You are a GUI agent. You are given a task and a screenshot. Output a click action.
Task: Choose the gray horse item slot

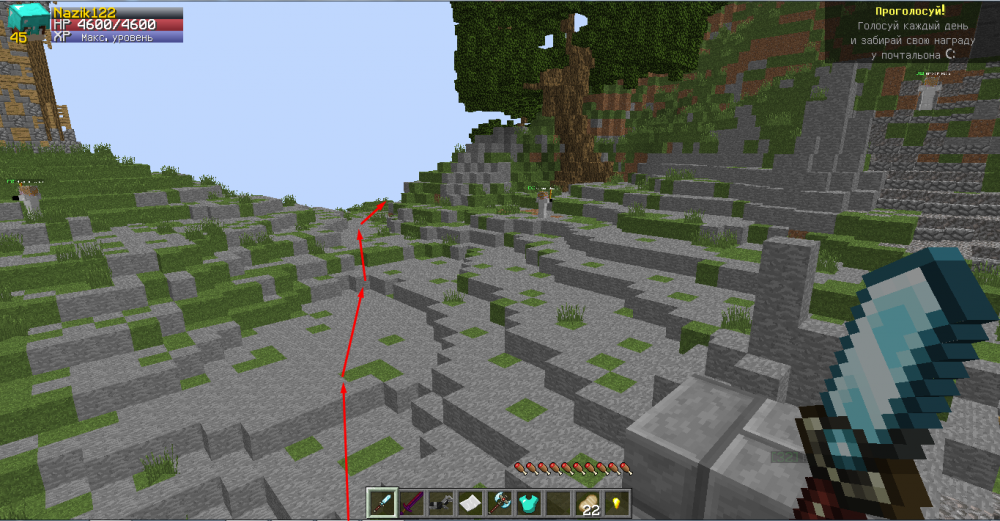441,502
